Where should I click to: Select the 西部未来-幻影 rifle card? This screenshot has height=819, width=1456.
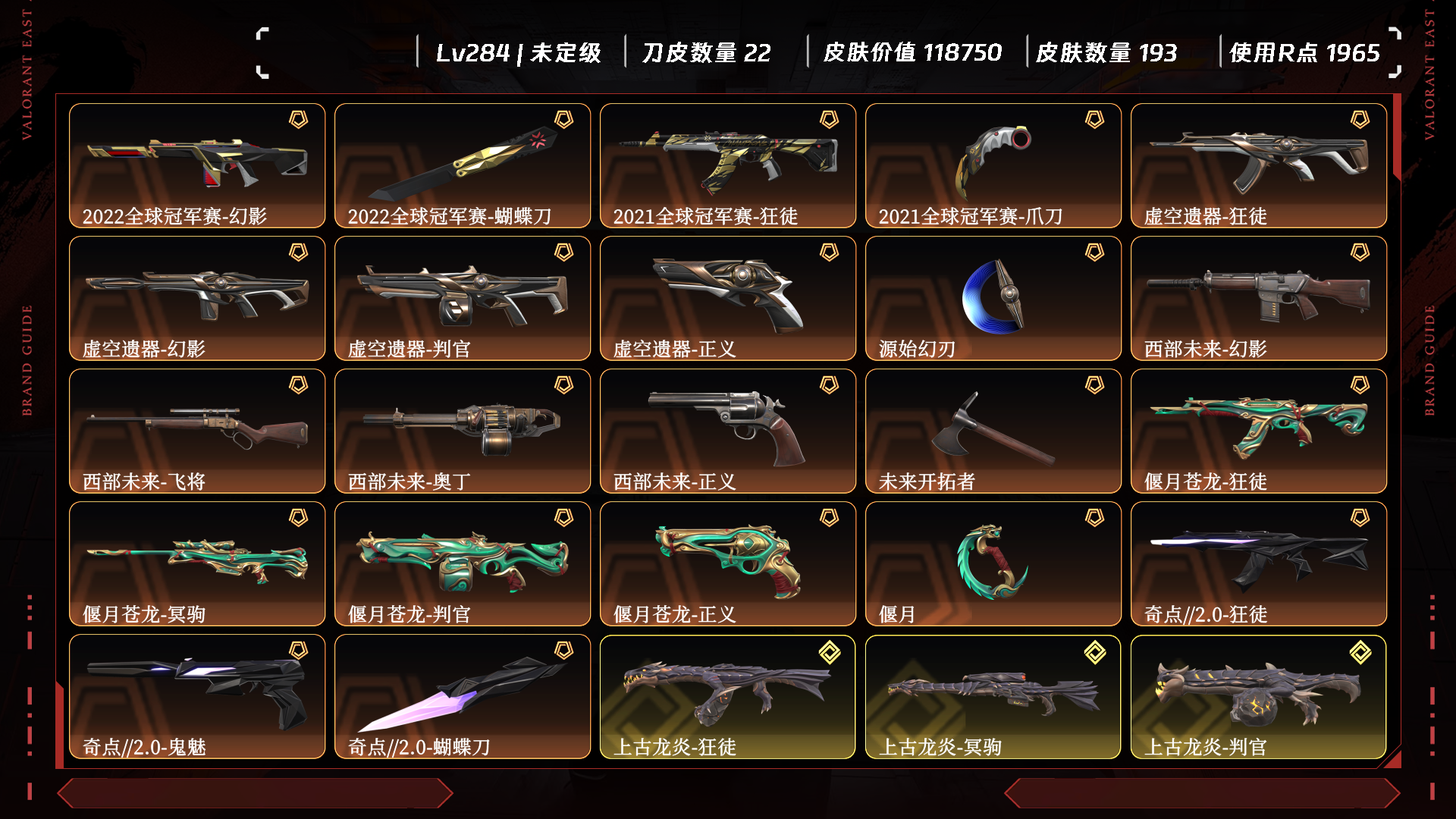point(1259,298)
